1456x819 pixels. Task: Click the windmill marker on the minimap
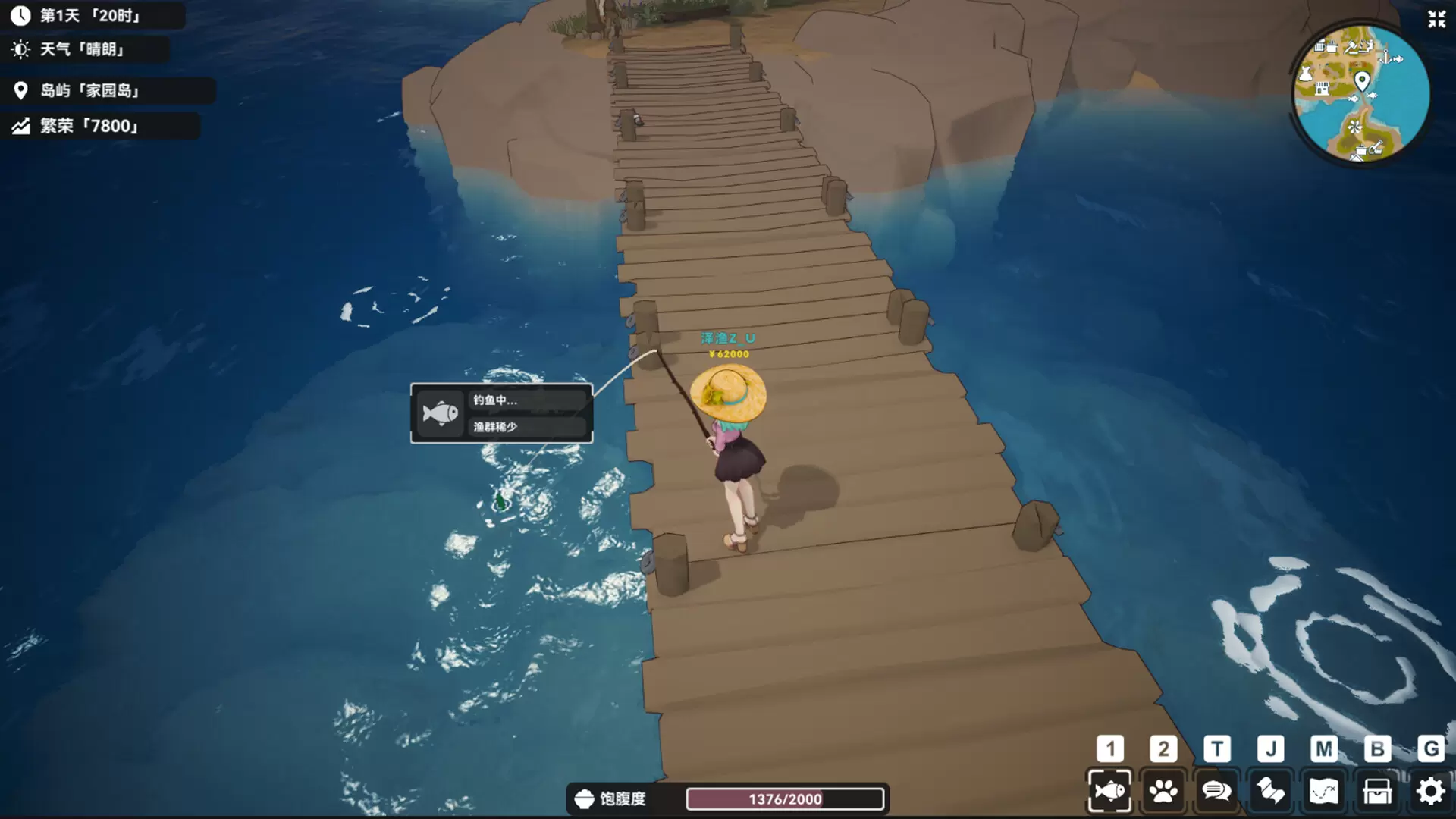coord(1354,127)
